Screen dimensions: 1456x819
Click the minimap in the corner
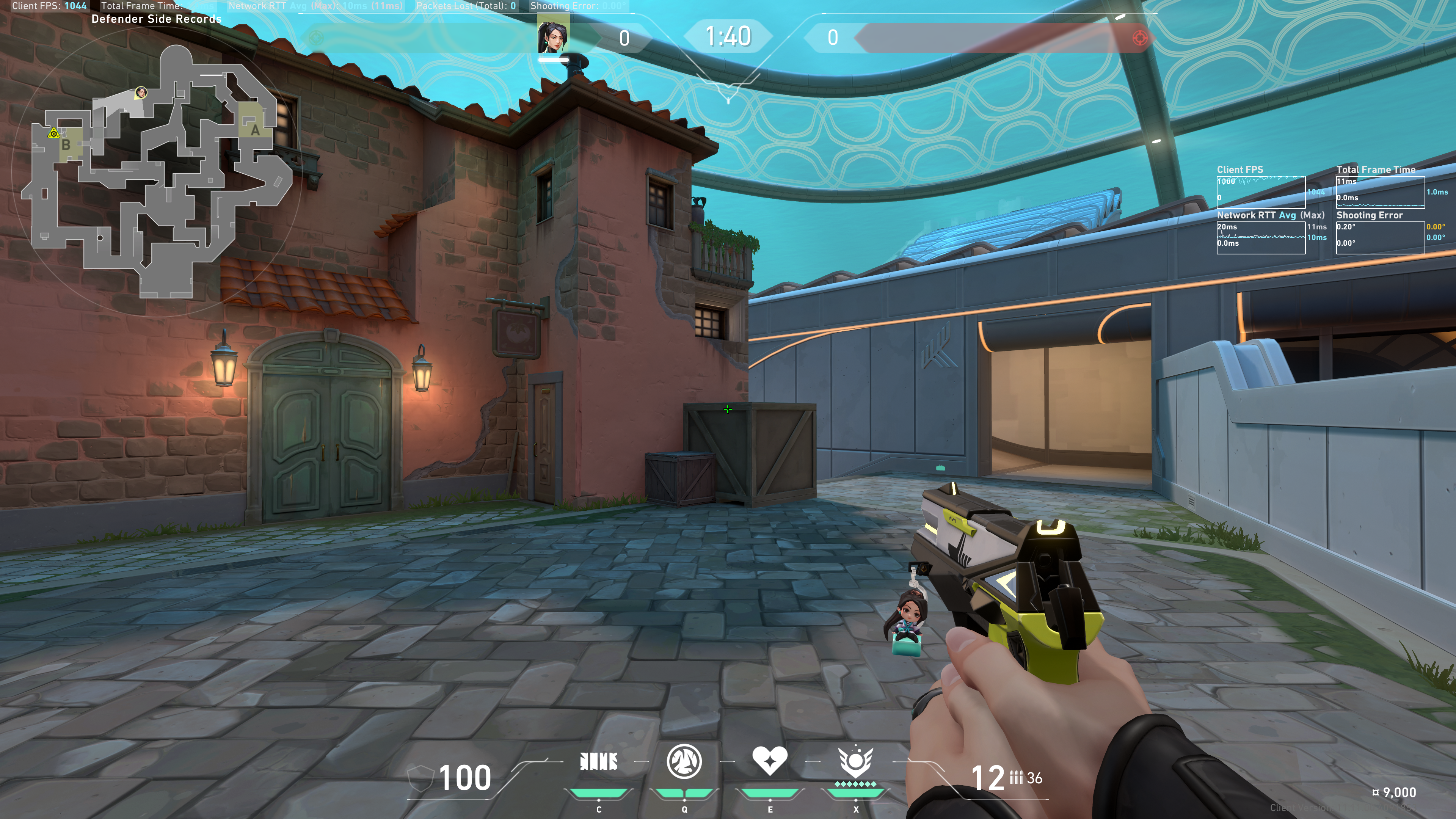[x=157, y=173]
